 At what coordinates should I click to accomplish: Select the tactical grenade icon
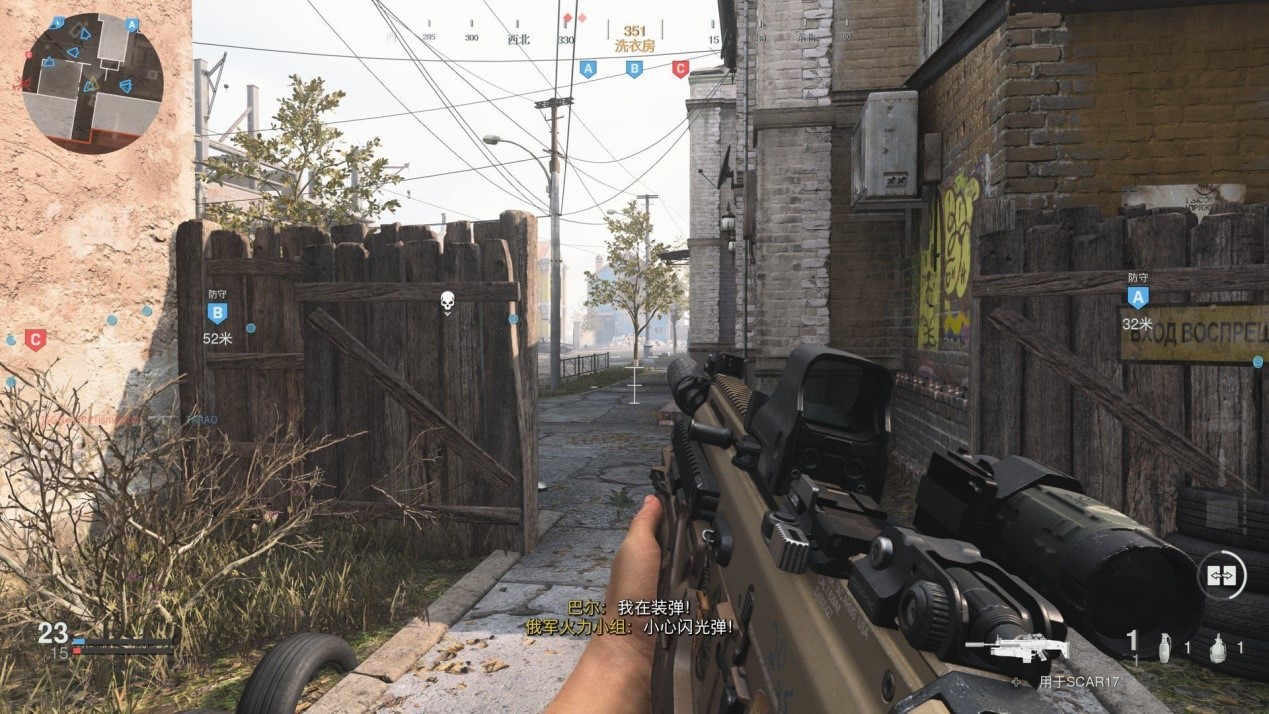pos(1214,648)
